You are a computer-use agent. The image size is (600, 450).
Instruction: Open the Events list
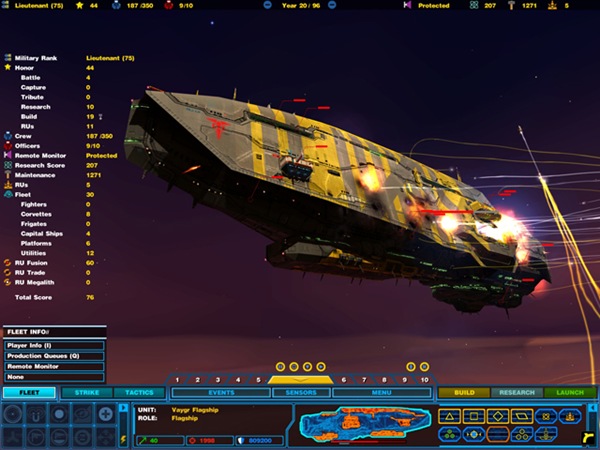(x=221, y=393)
